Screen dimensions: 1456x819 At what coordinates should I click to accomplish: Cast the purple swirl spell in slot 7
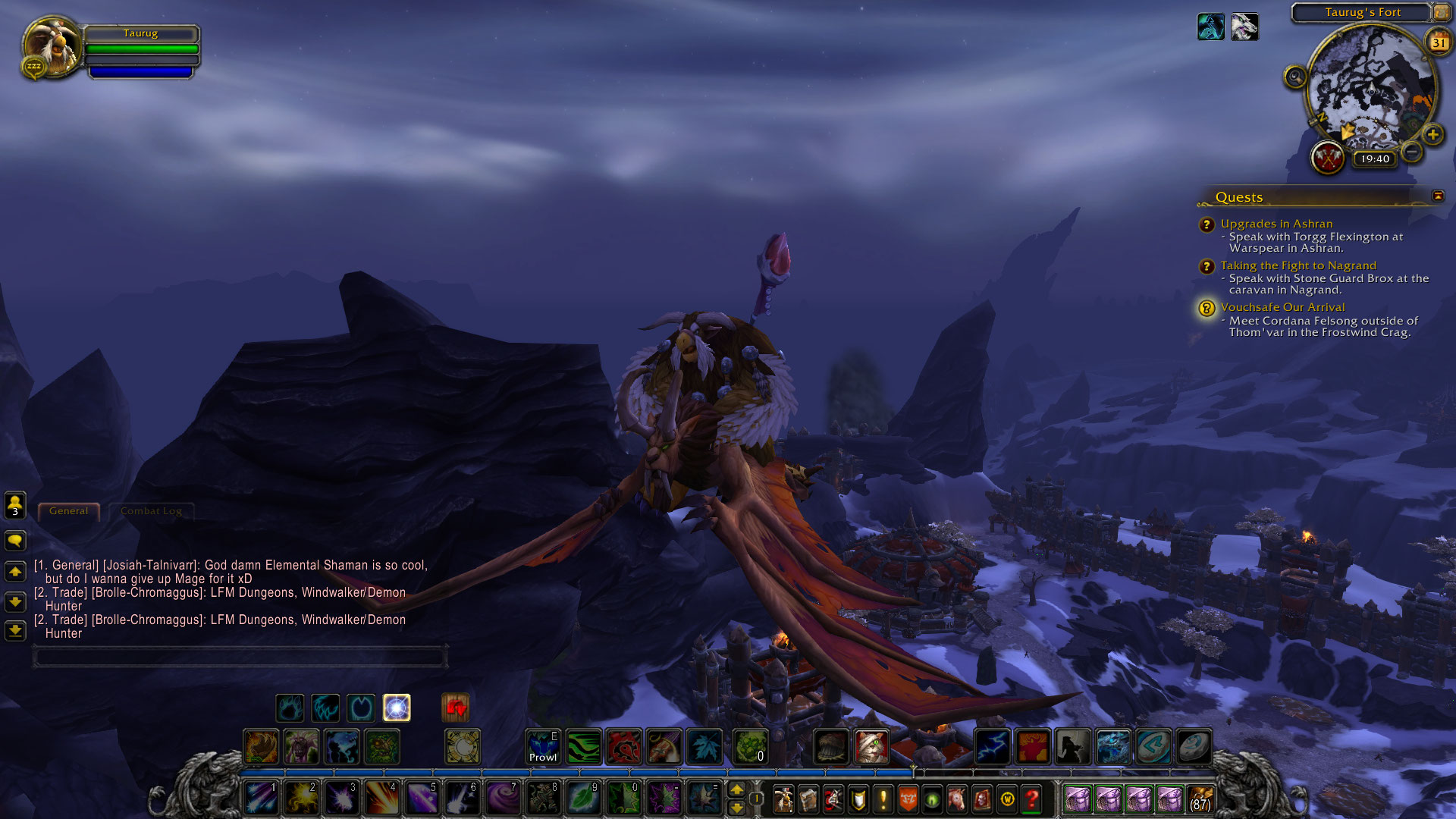501,799
